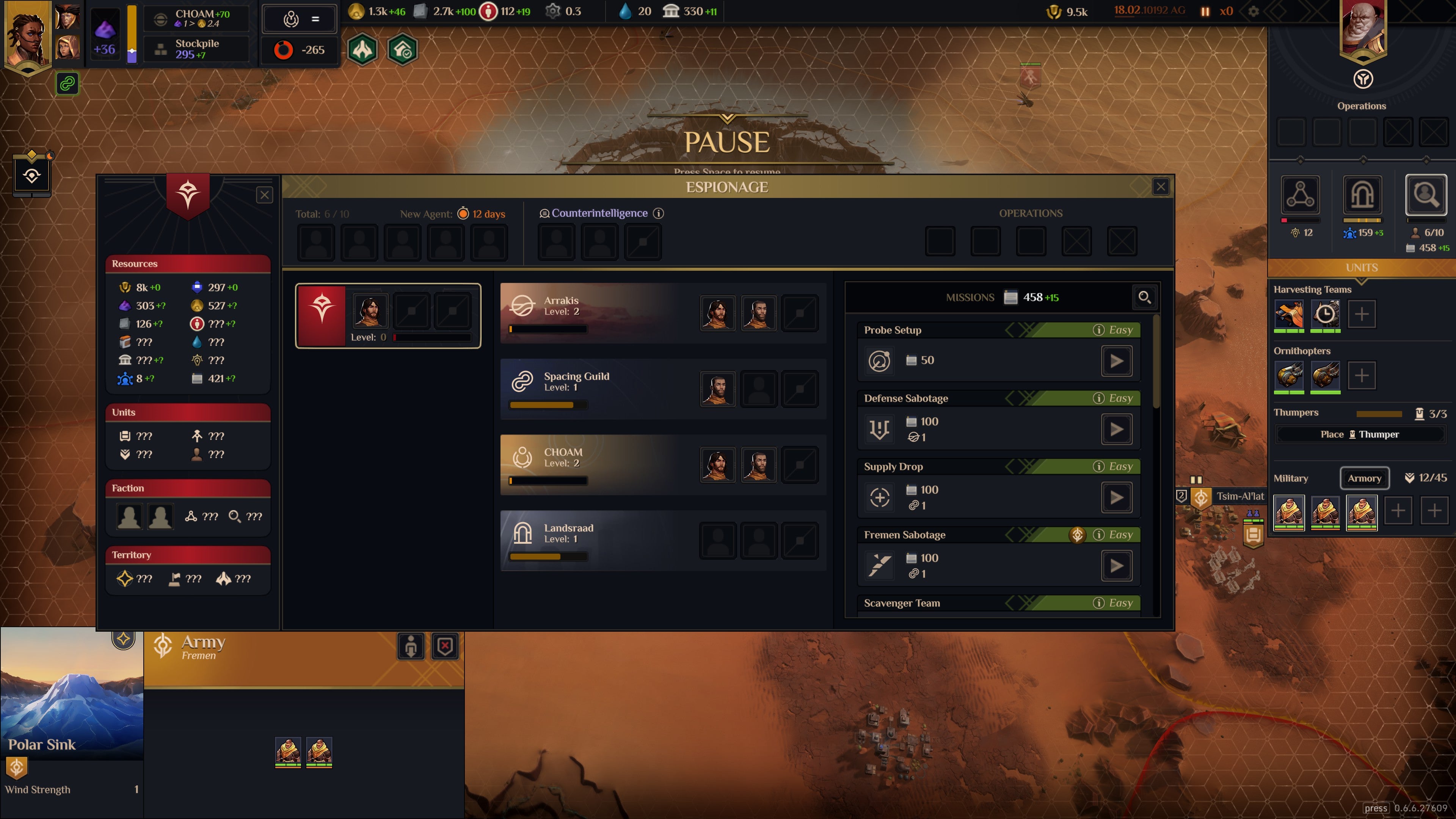Image resolution: width=1456 pixels, height=819 pixels.
Task: Open the missions search magnifier in Espionage panel
Action: (1145, 297)
